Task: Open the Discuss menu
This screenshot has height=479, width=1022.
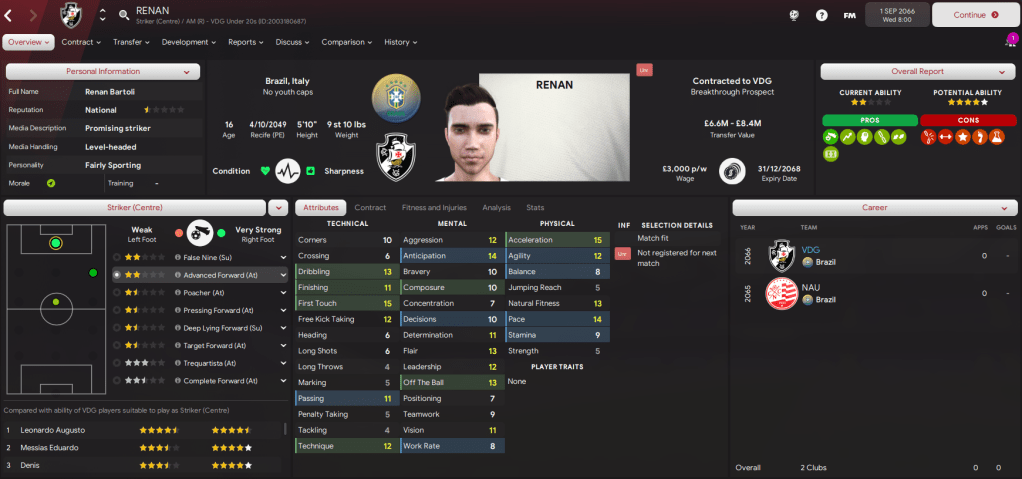Action: (292, 42)
